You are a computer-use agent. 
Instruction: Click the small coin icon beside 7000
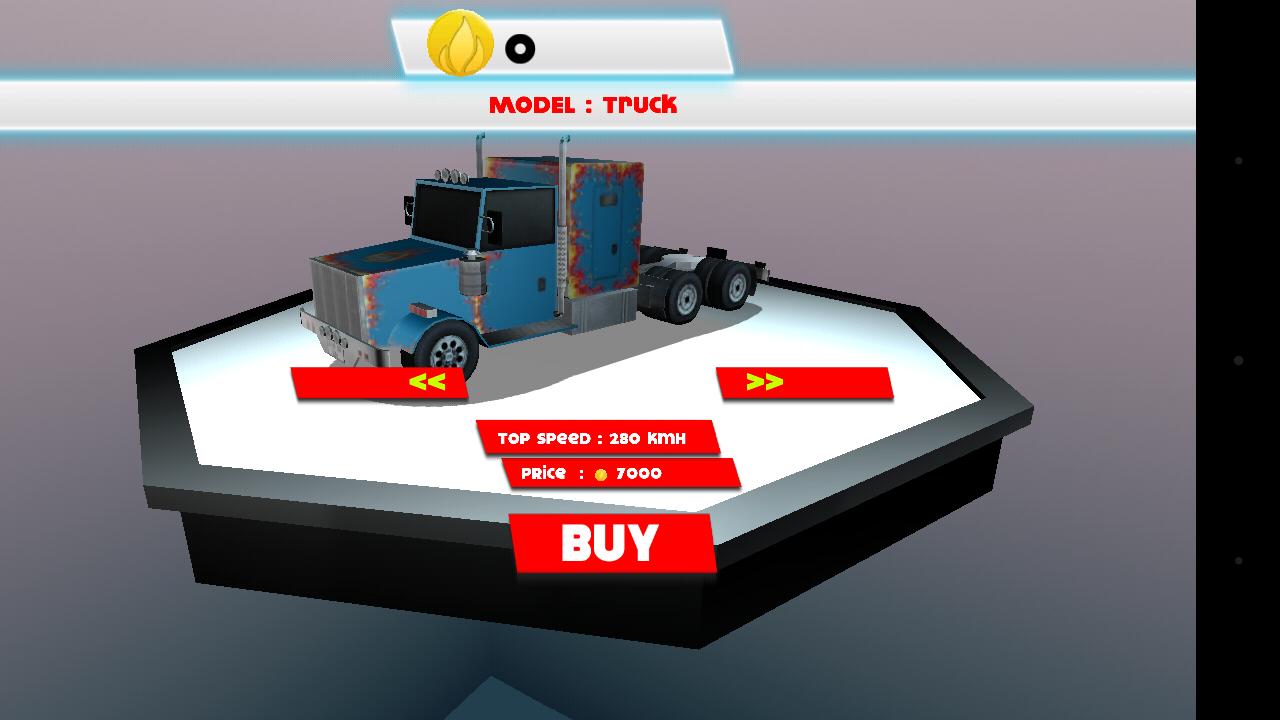click(600, 473)
